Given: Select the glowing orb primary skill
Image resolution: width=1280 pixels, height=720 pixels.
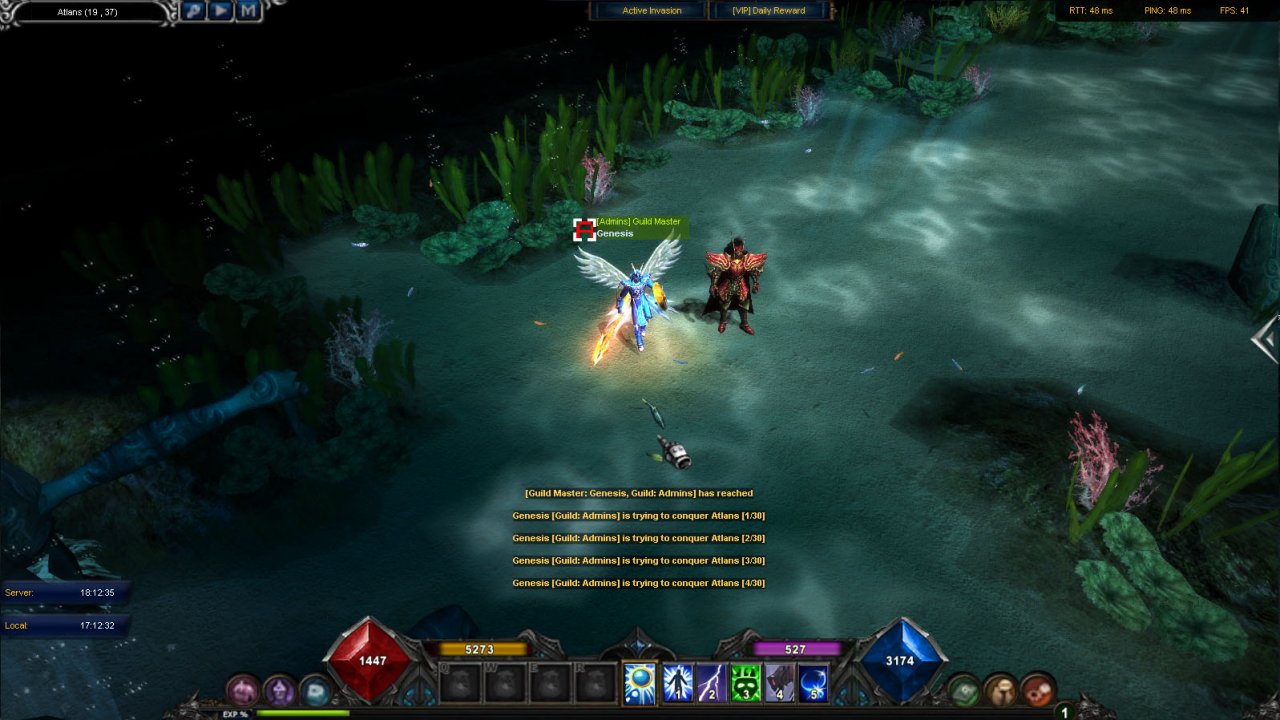Looking at the screenshot, I should point(640,683).
